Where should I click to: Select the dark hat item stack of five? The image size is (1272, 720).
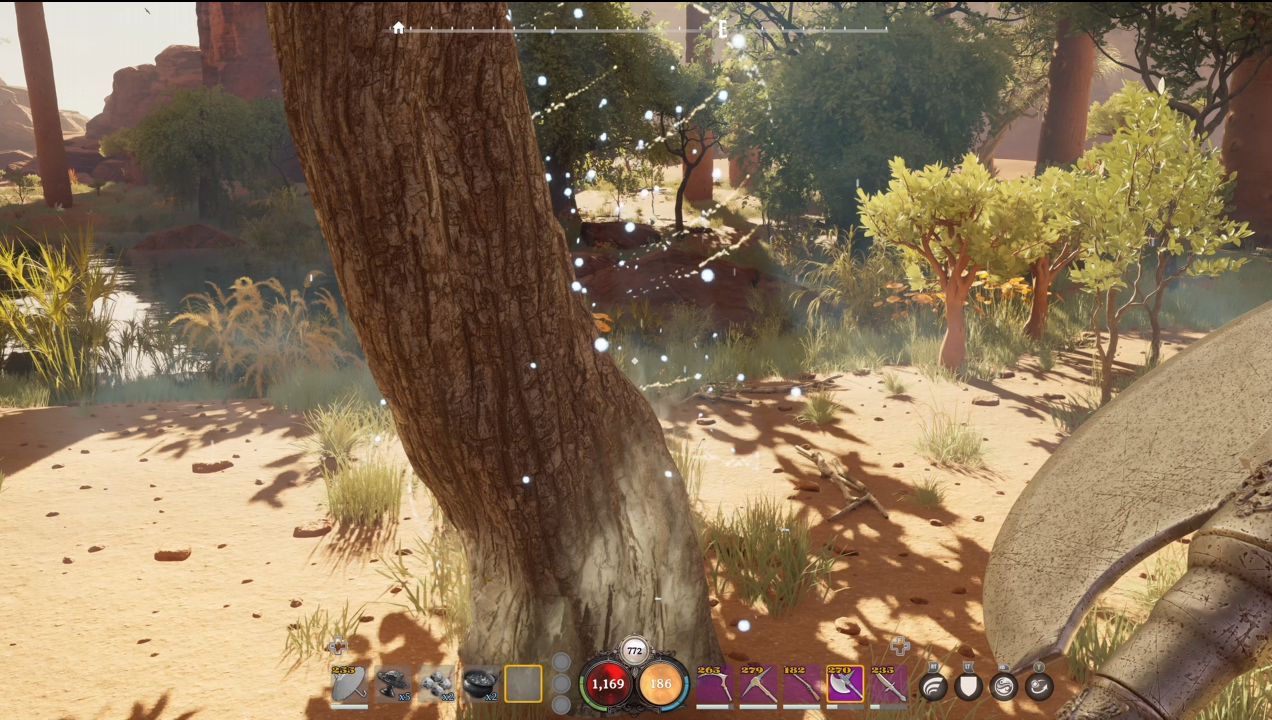pyautogui.click(x=393, y=685)
